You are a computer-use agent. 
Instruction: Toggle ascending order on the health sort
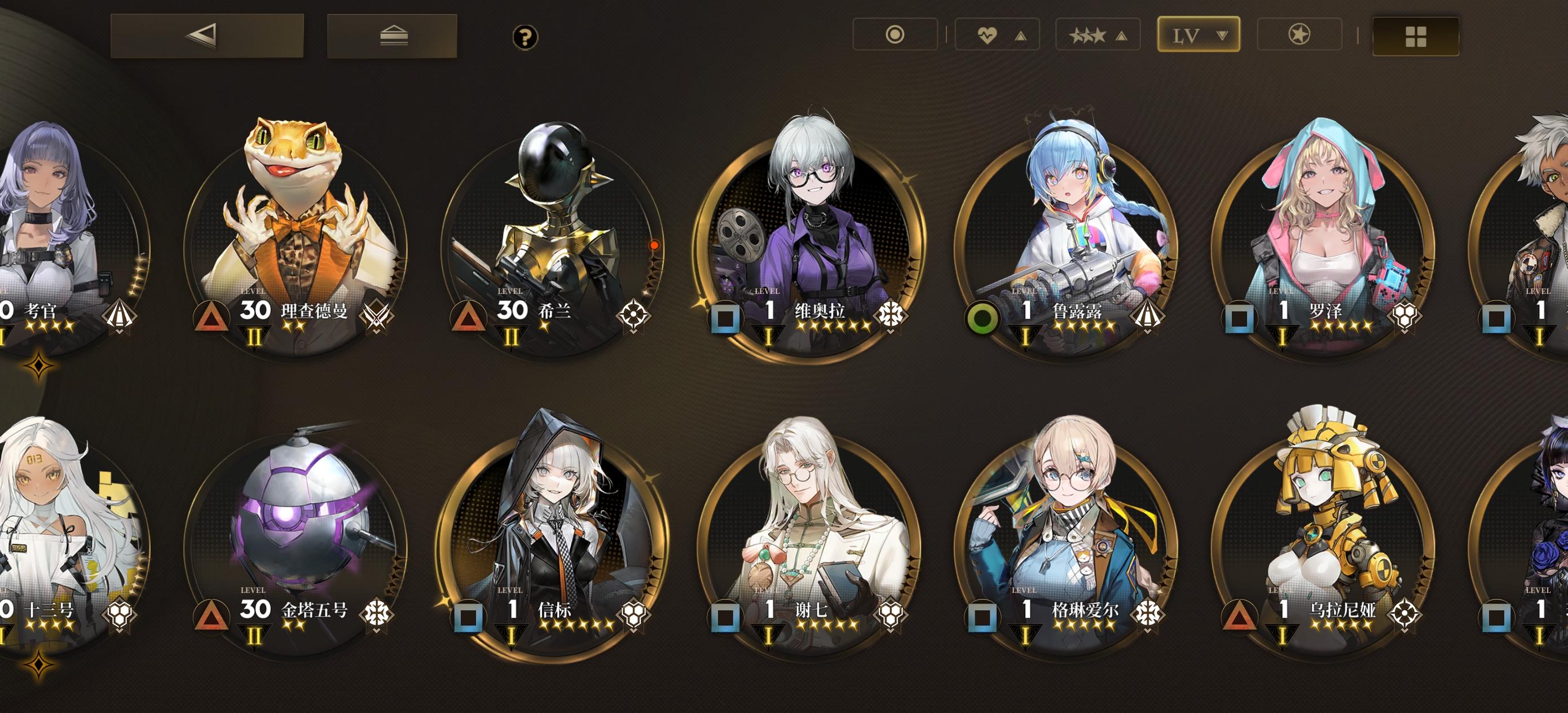pyautogui.click(x=1020, y=35)
